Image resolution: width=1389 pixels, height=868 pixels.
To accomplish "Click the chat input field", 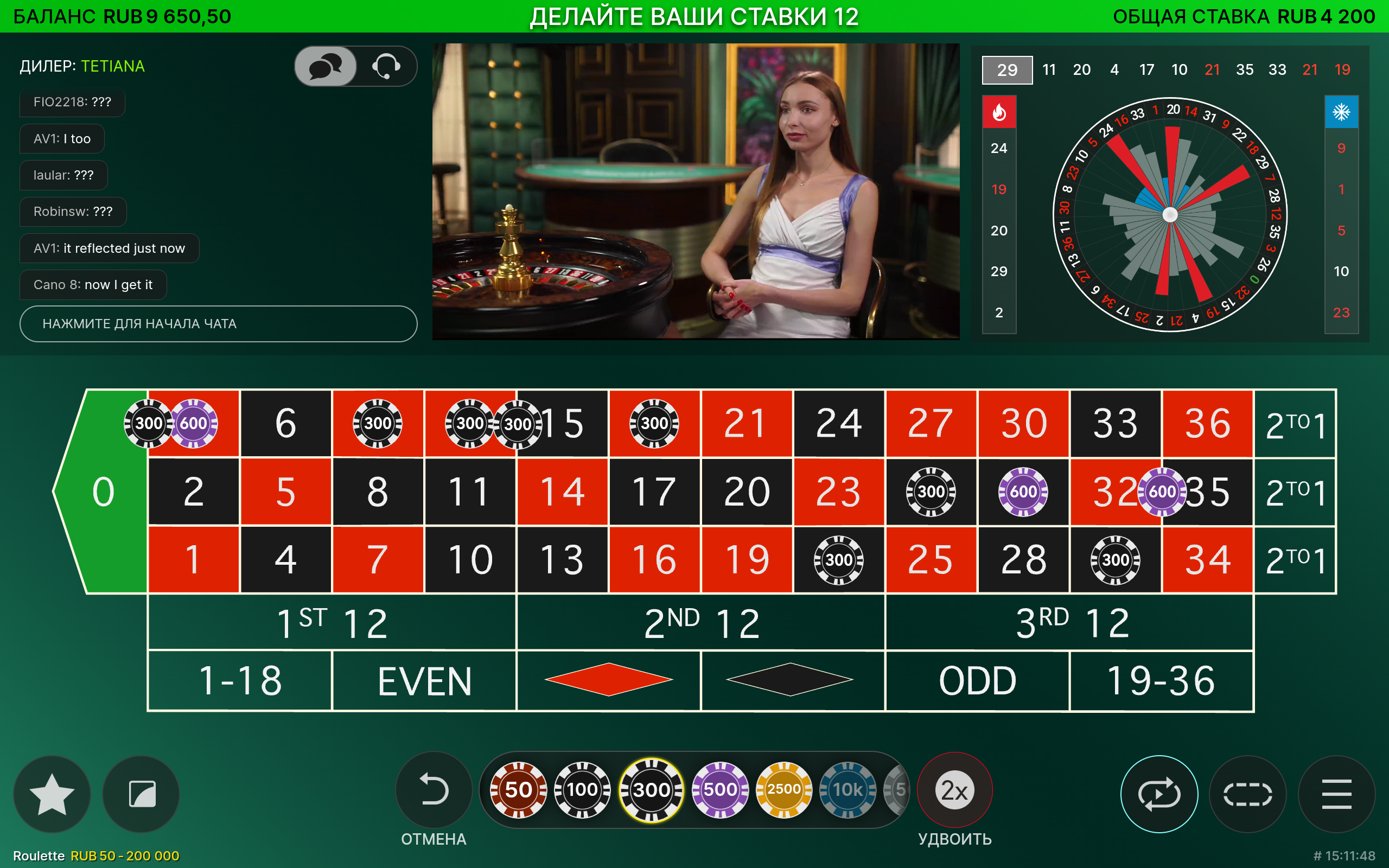I will 218,324.
